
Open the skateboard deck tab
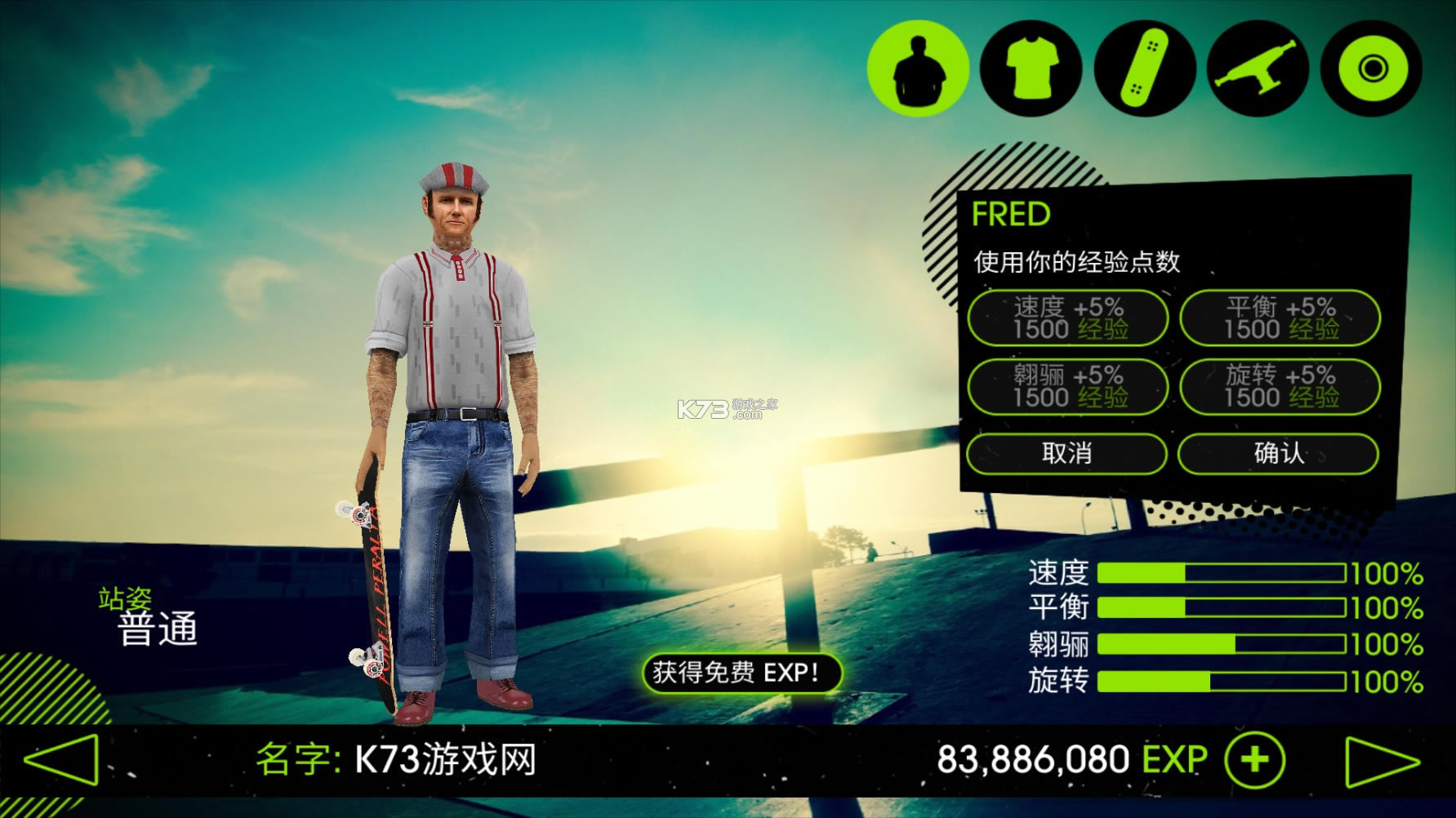point(1145,69)
